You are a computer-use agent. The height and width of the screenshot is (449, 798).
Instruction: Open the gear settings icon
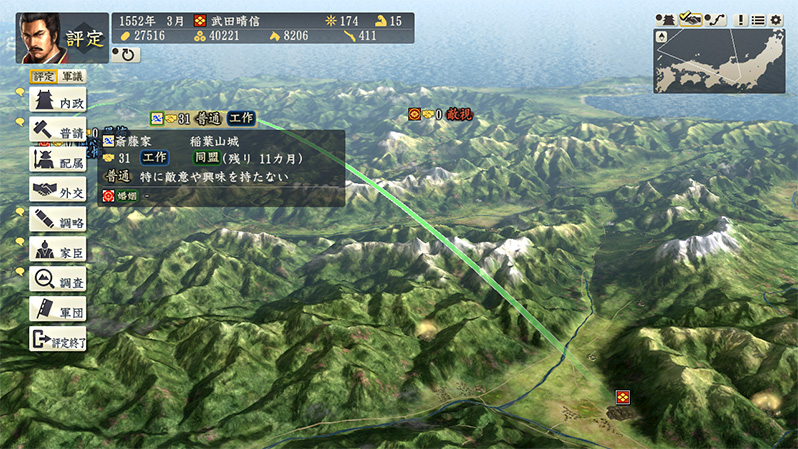click(x=775, y=19)
